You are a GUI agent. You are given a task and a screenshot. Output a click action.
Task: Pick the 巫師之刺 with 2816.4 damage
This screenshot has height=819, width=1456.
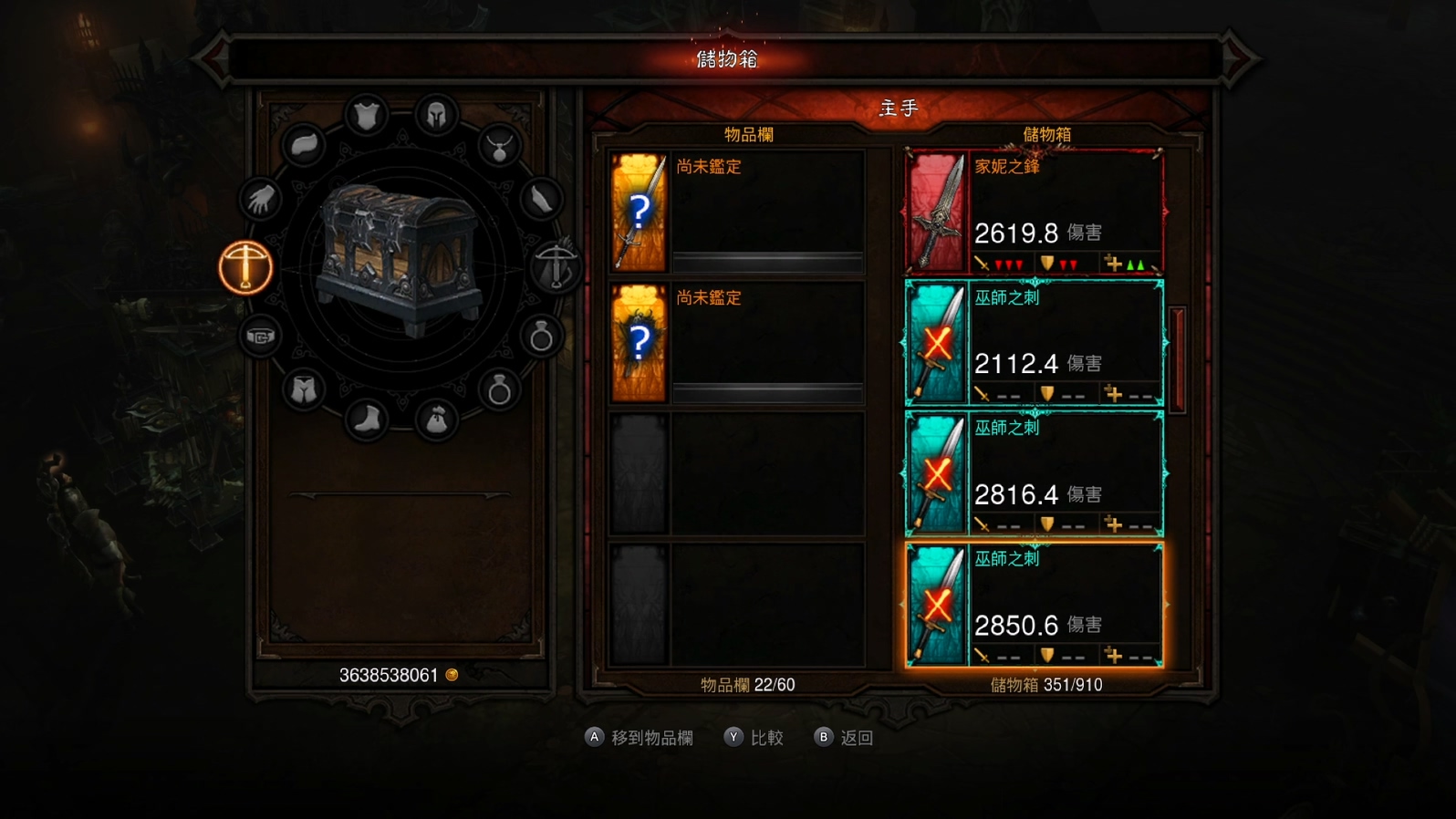click(x=1034, y=473)
